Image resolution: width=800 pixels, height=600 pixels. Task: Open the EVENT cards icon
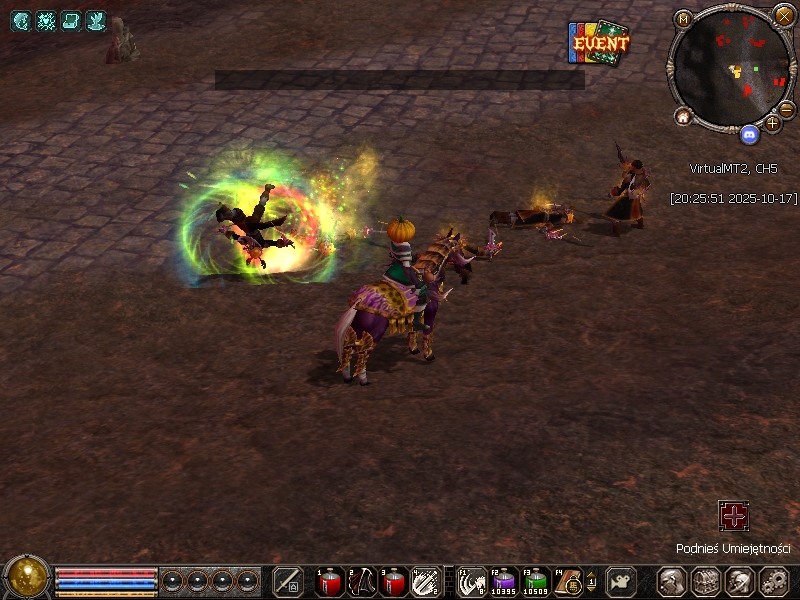point(599,44)
